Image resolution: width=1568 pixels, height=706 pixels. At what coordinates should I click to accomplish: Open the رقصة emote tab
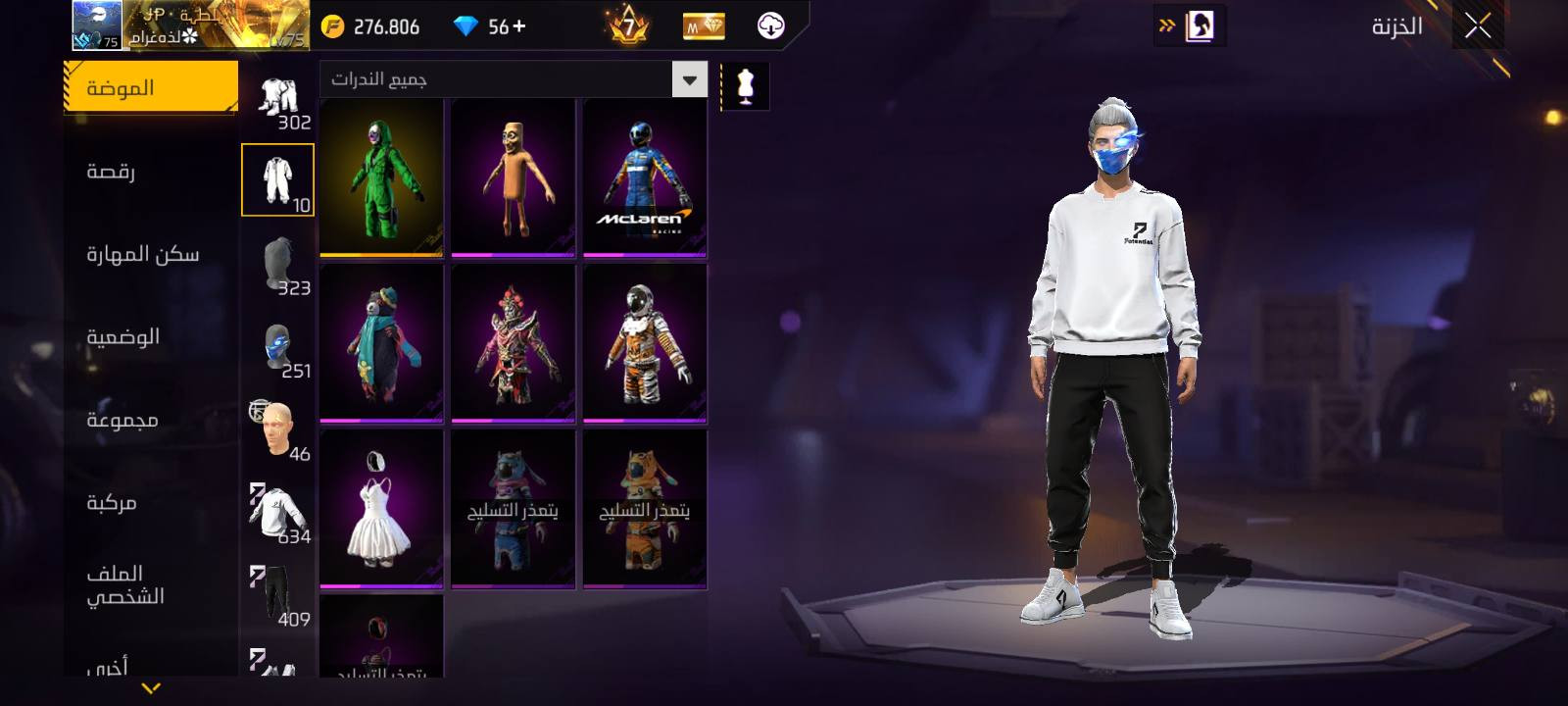tap(111, 172)
